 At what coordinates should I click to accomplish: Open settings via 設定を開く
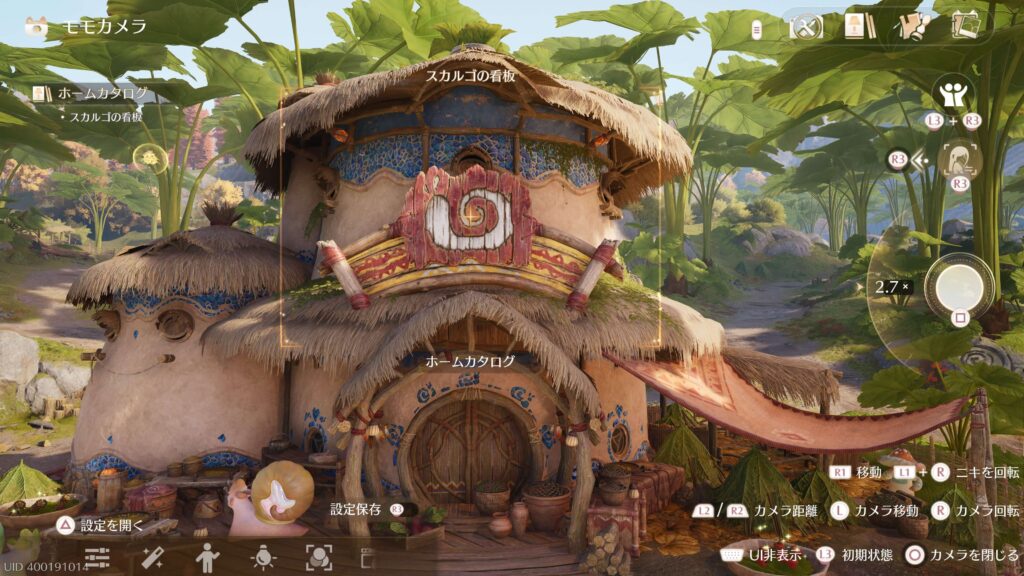point(103,524)
